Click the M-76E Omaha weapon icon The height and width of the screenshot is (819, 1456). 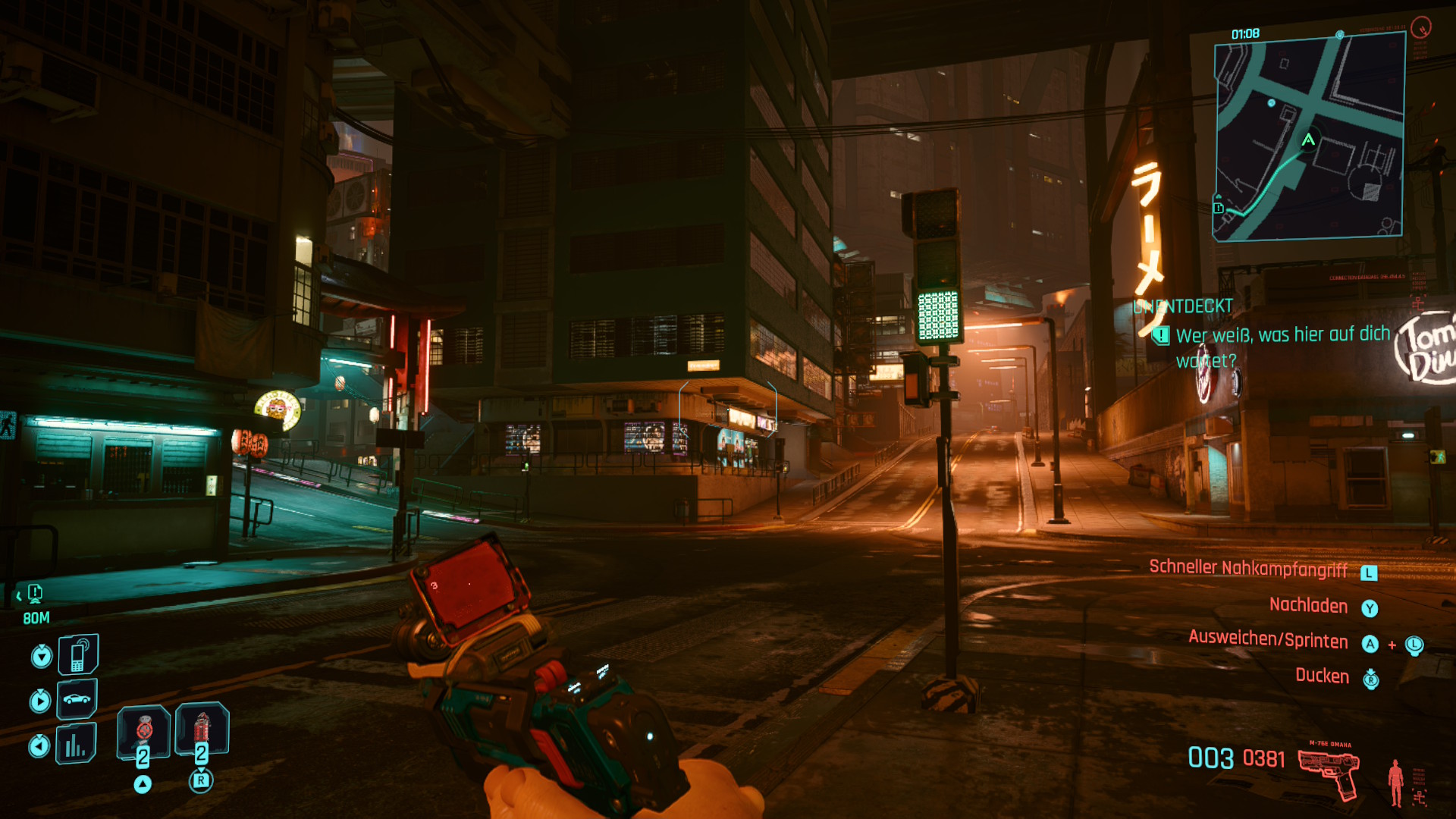1329,772
